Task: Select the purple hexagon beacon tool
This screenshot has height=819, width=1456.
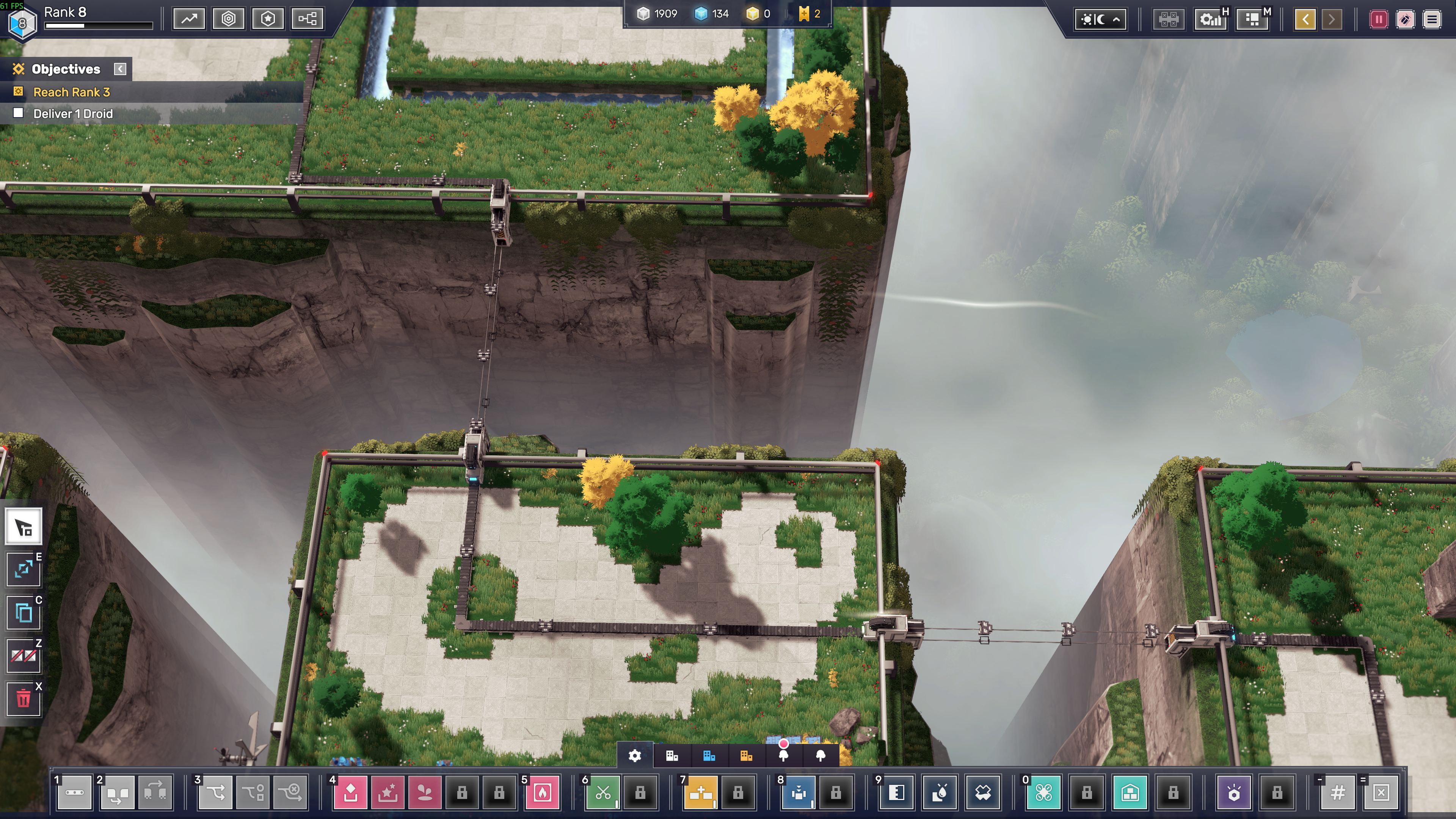Action: coord(1234,792)
